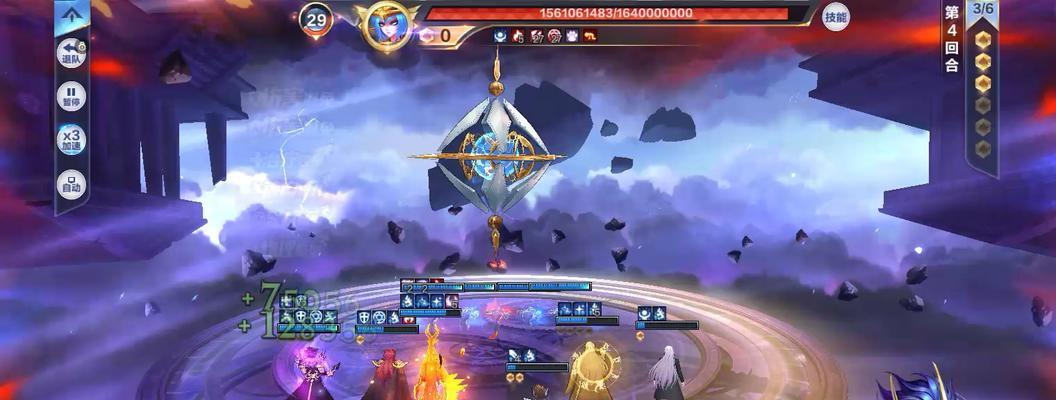Open the 技能 skill button beside the boss bar
The height and width of the screenshot is (400, 1056).
pyautogui.click(x=836, y=17)
